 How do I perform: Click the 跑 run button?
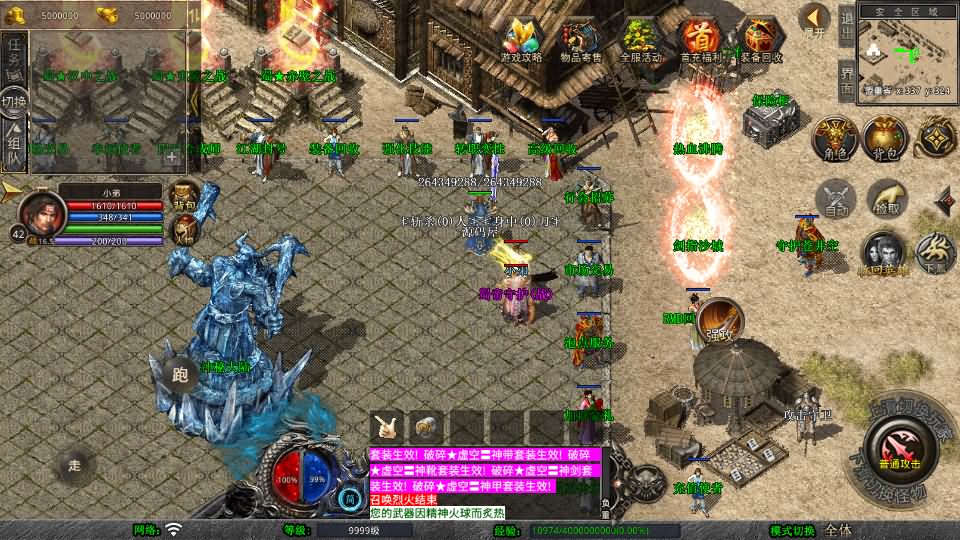tap(180, 375)
